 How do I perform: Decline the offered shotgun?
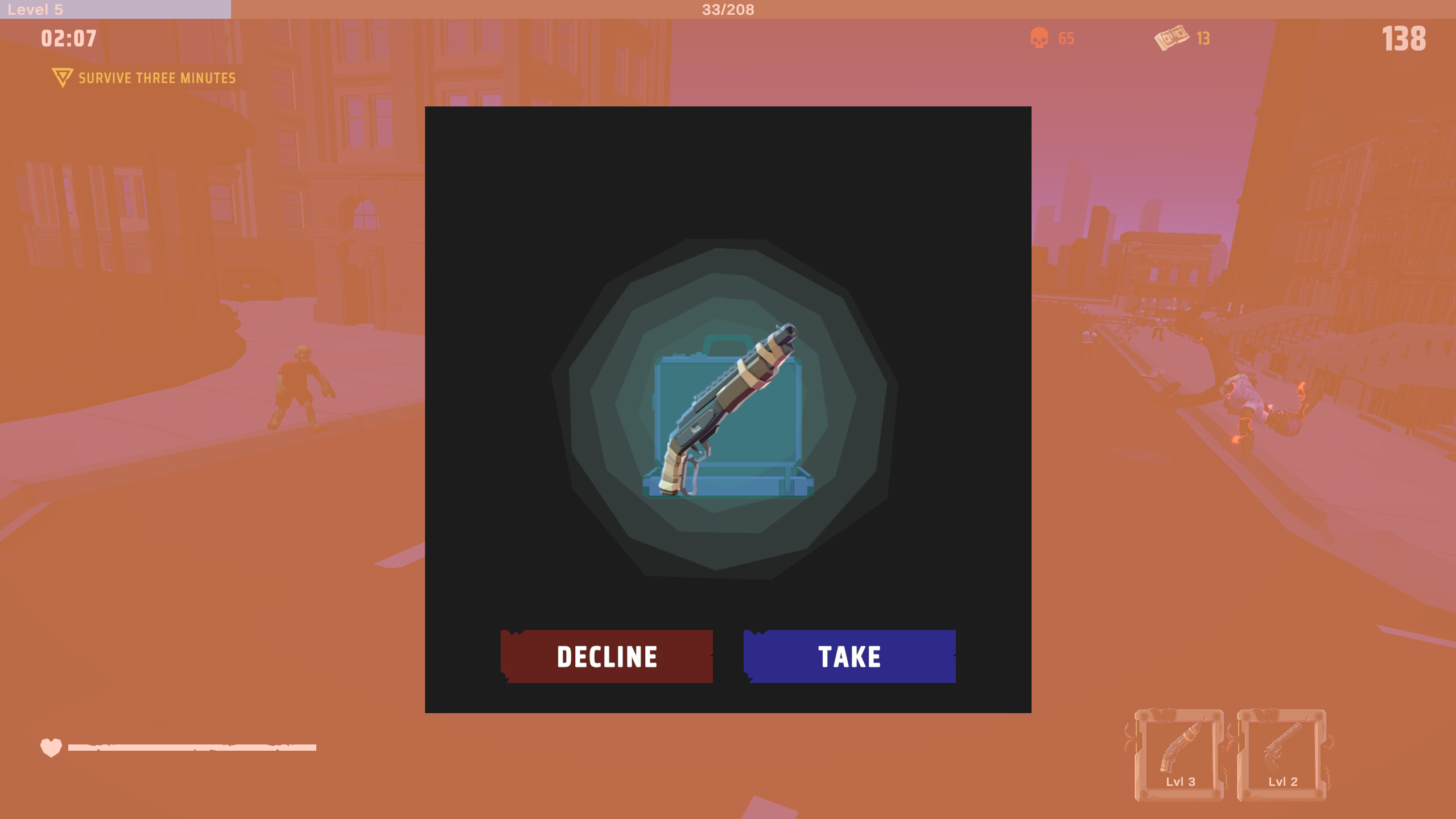(607, 656)
